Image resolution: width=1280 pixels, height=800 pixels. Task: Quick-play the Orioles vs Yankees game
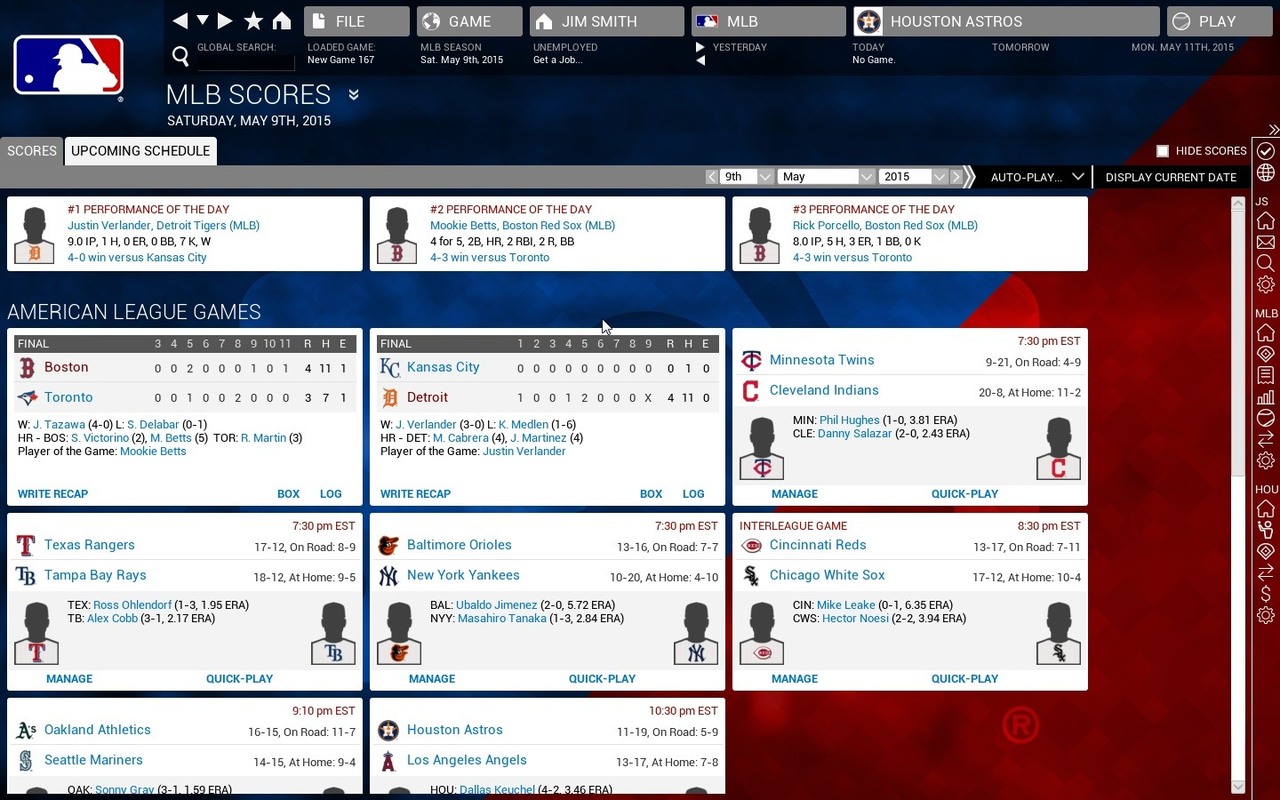coord(602,679)
